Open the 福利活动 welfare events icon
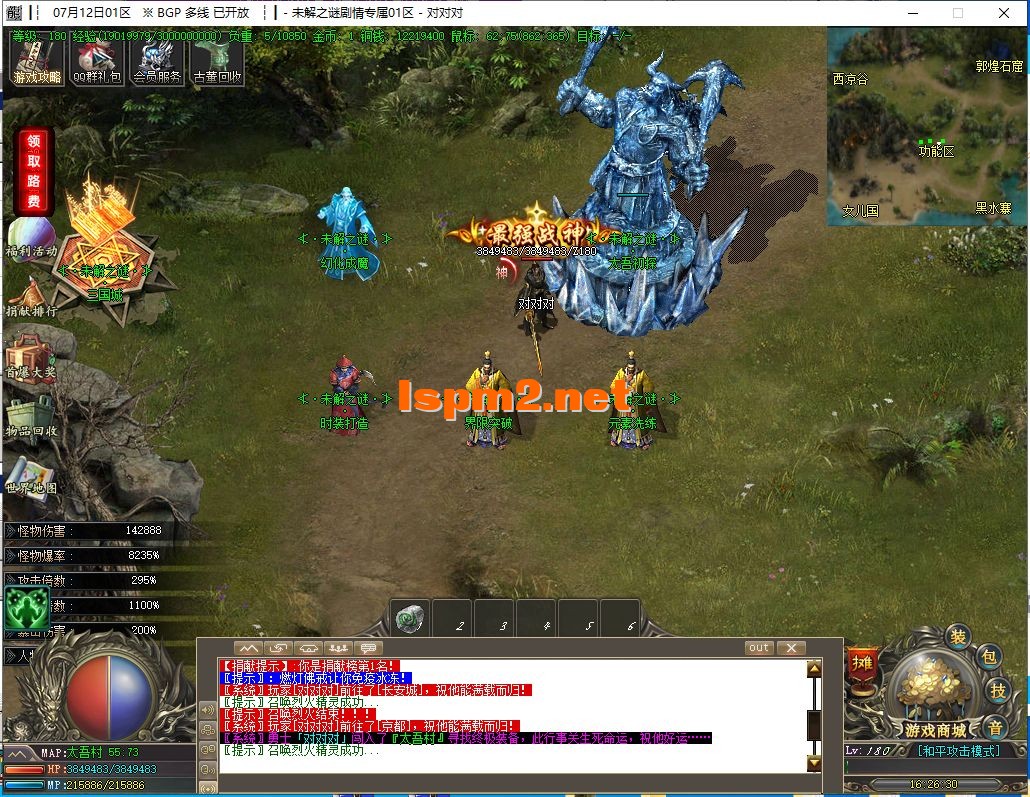This screenshot has width=1030, height=797. (x=30, y=238)
